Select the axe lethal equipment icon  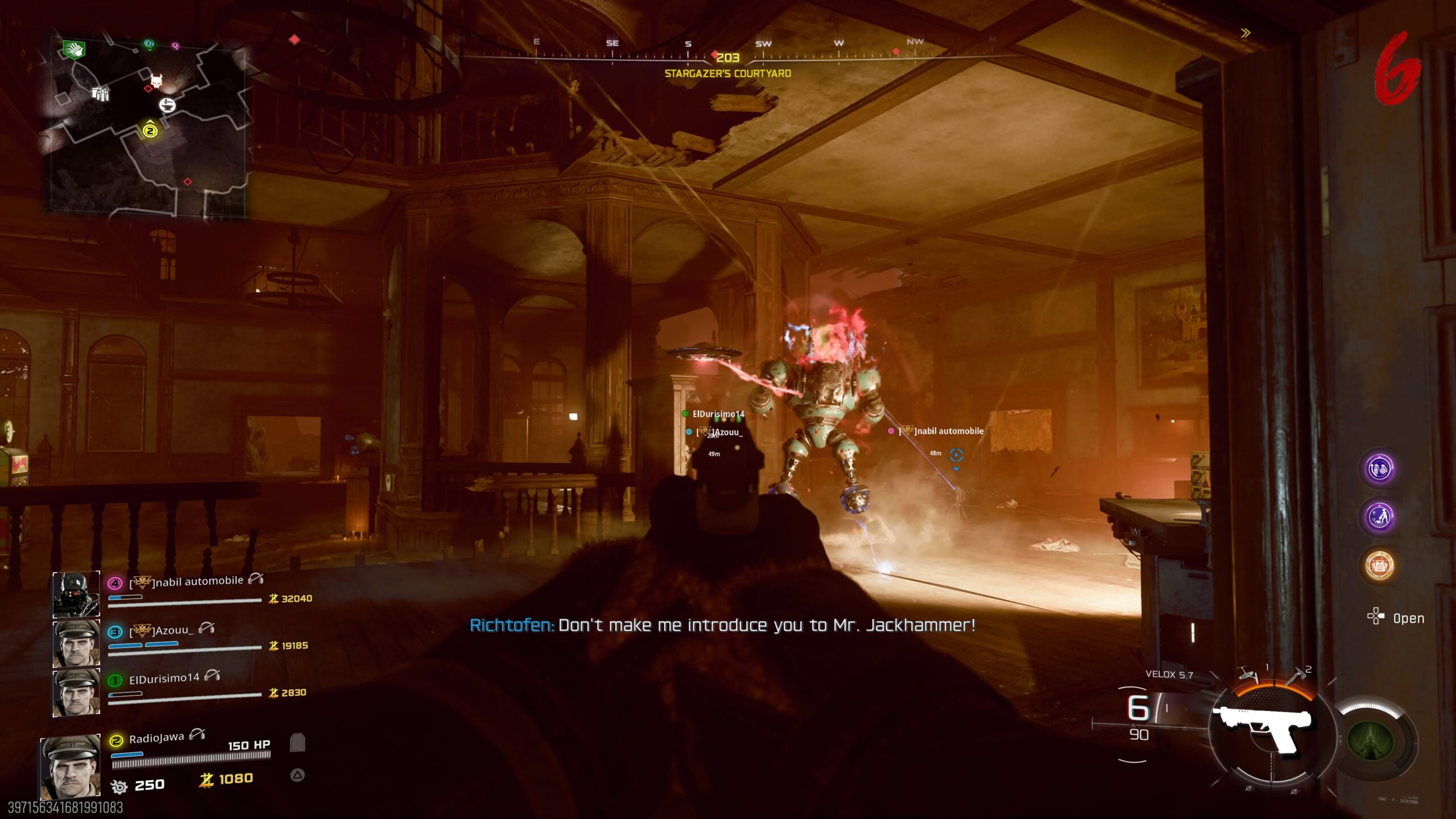tap(1294, 677)
